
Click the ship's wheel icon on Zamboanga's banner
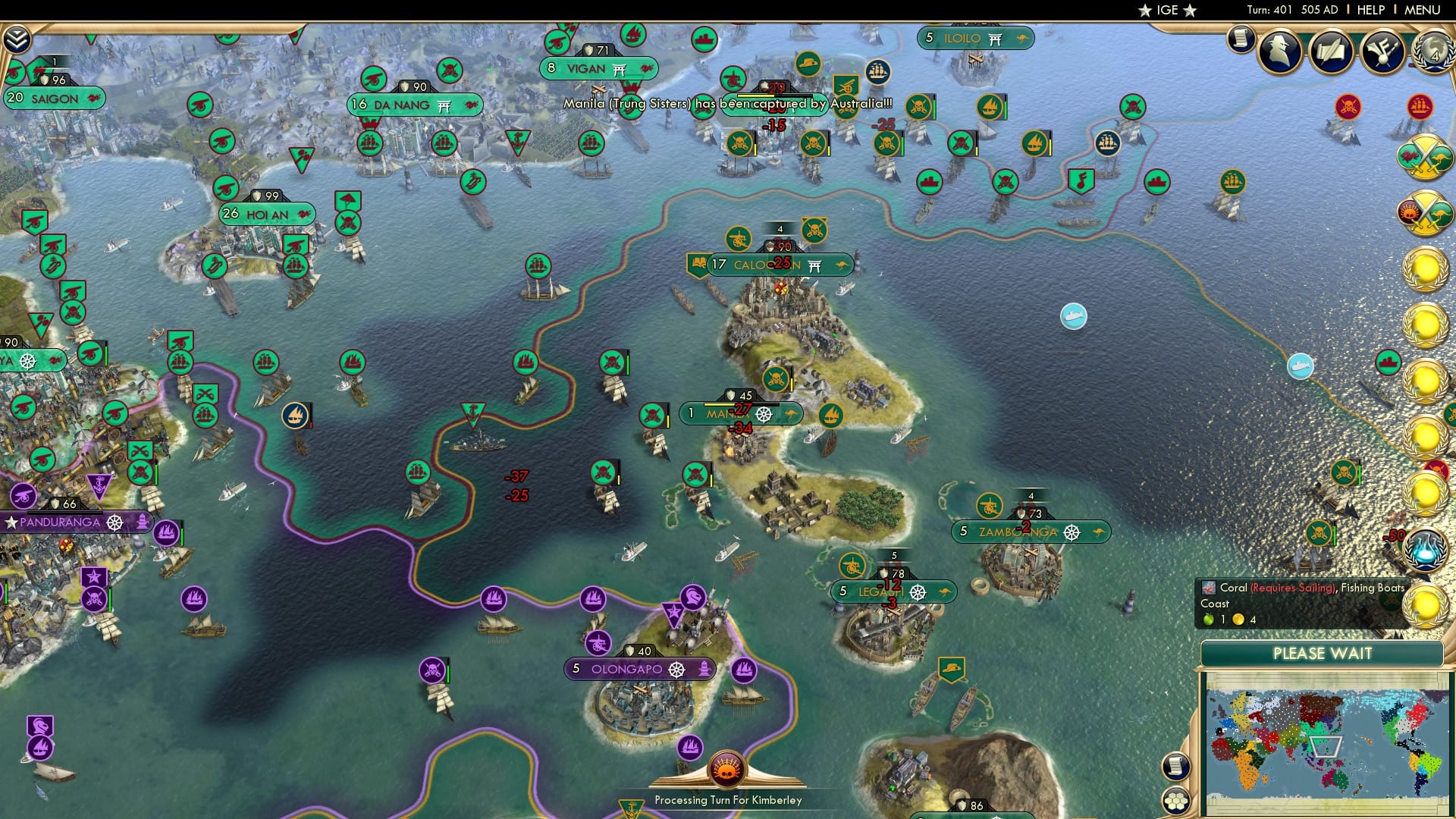pyautogui.click(x=1071, y=532)
